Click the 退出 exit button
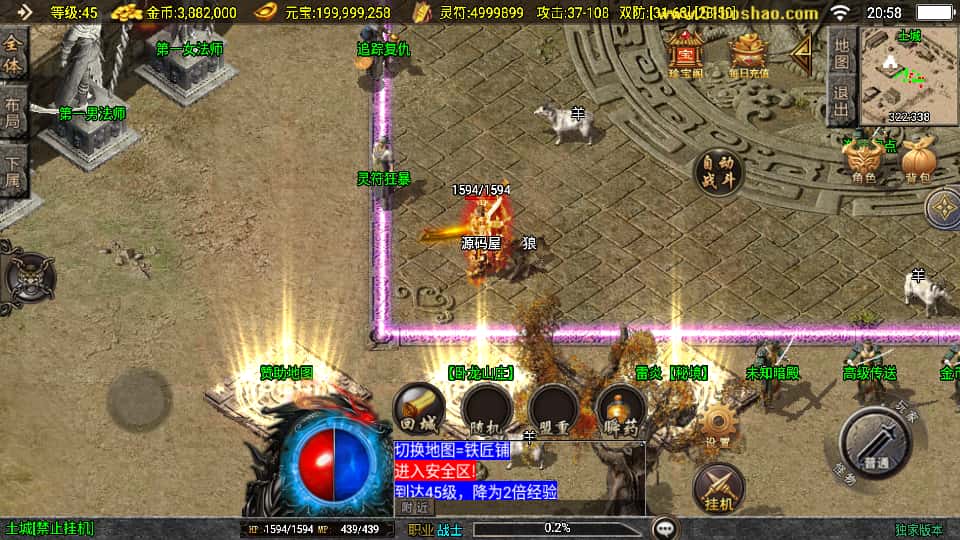 (x=842, y=102)
